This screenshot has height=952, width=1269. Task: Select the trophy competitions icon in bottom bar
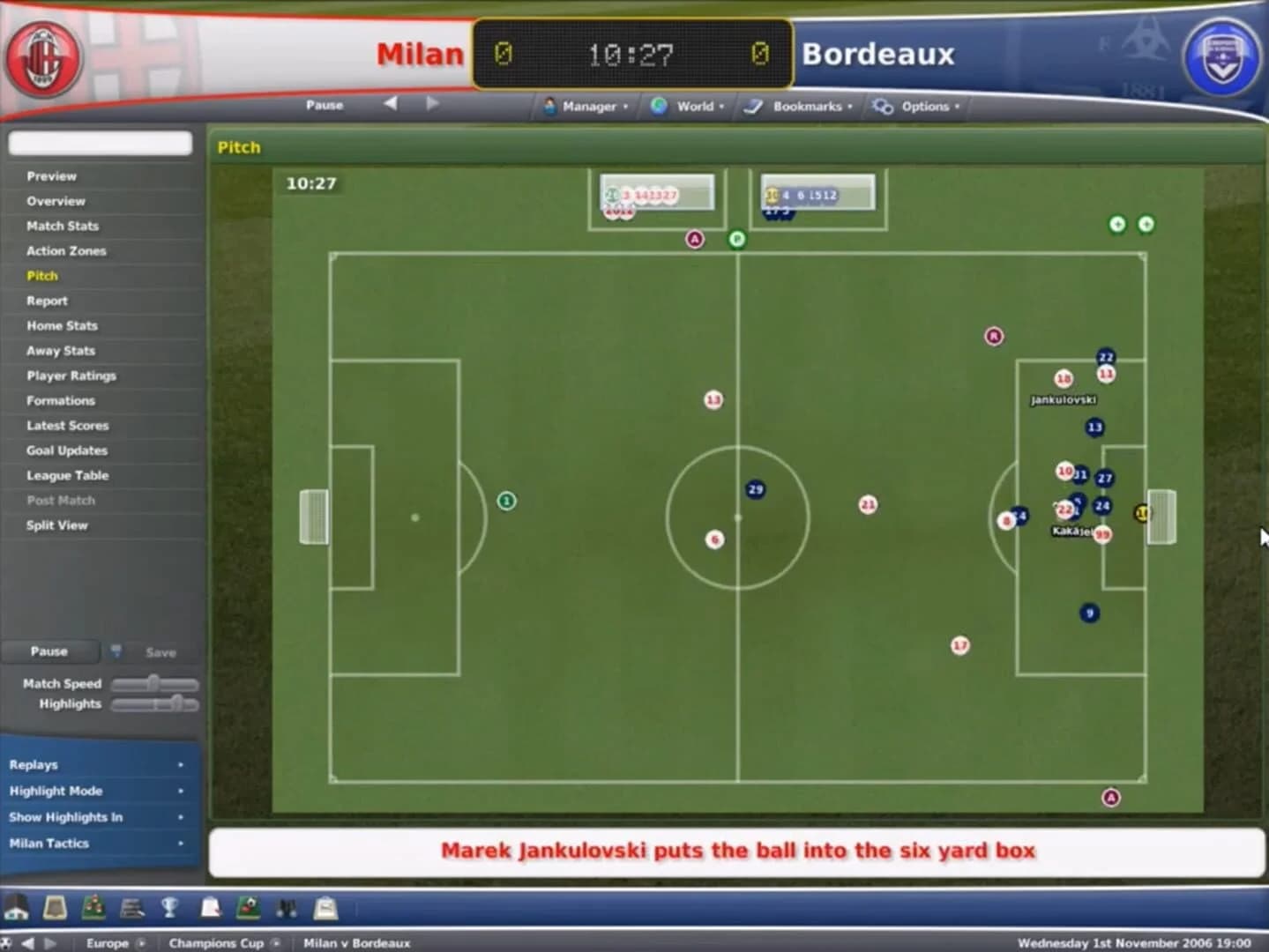[170, 909]
